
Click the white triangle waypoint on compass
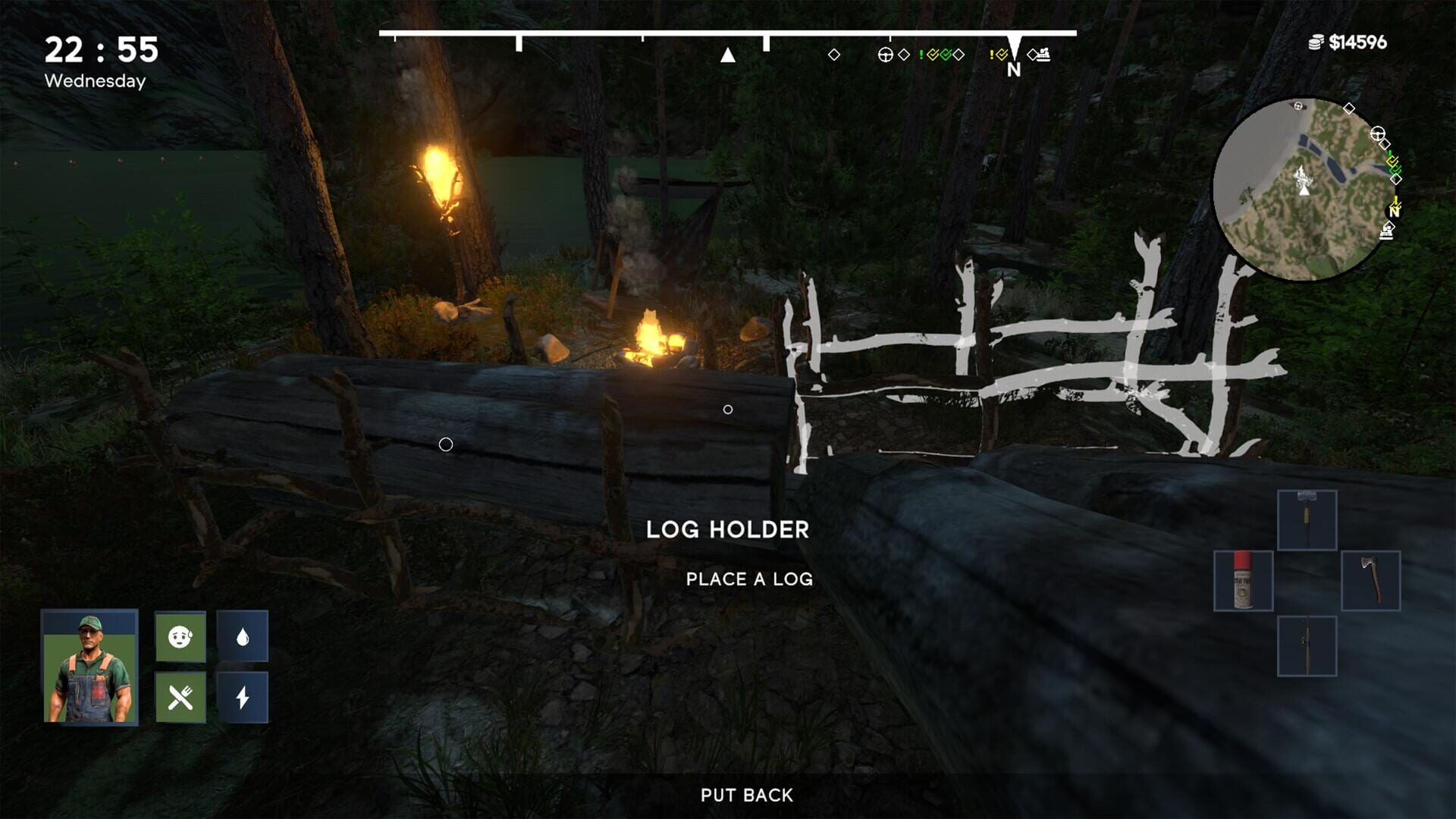[728, 55]
